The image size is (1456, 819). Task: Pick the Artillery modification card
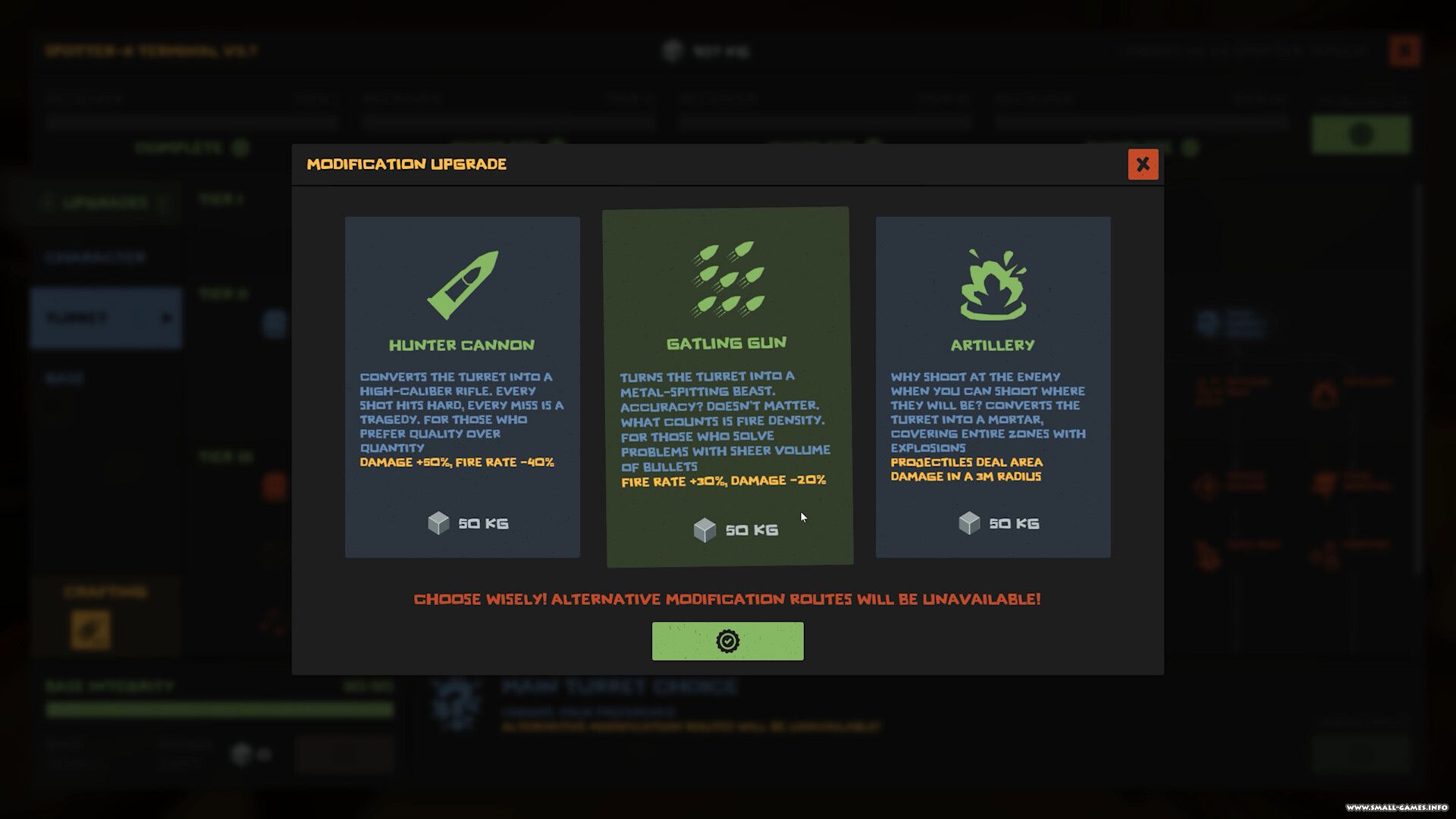click(x=993, y=387)
